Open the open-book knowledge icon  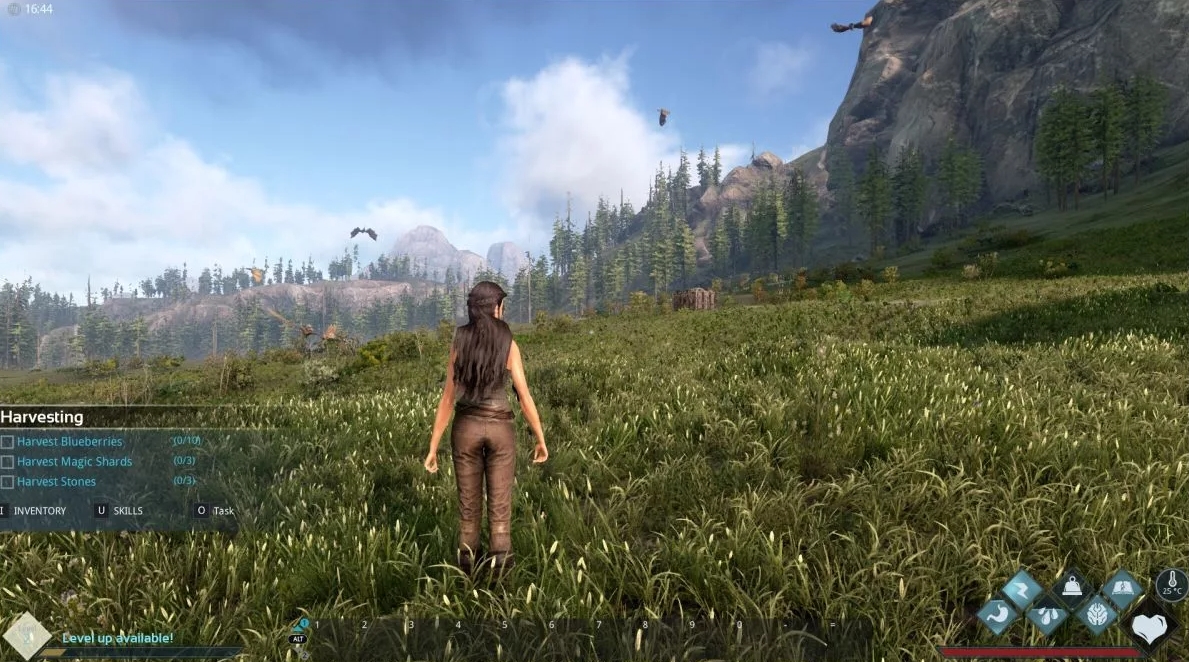(x=1122, y=590)
